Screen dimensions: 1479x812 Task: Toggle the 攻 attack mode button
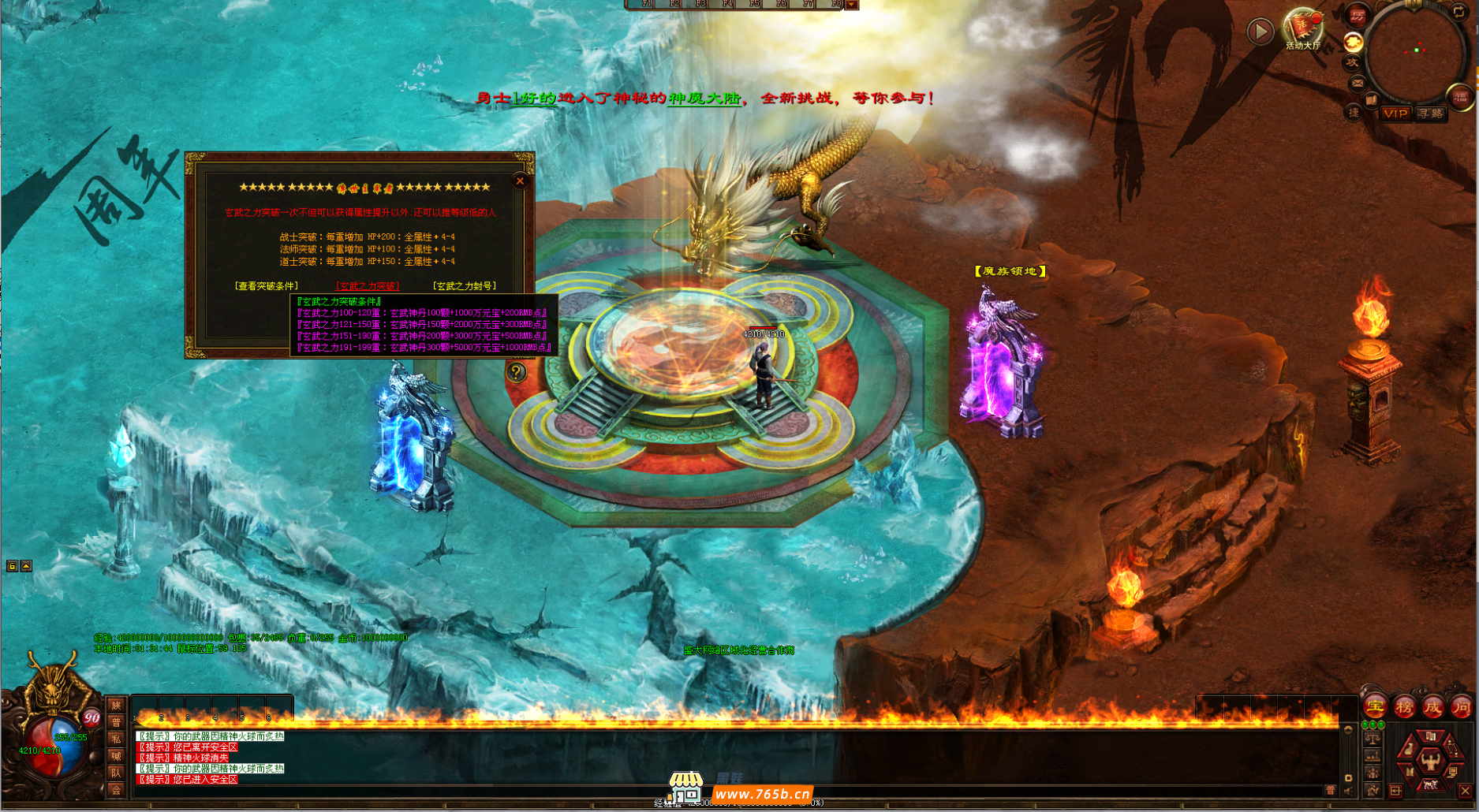(1352, 62)
